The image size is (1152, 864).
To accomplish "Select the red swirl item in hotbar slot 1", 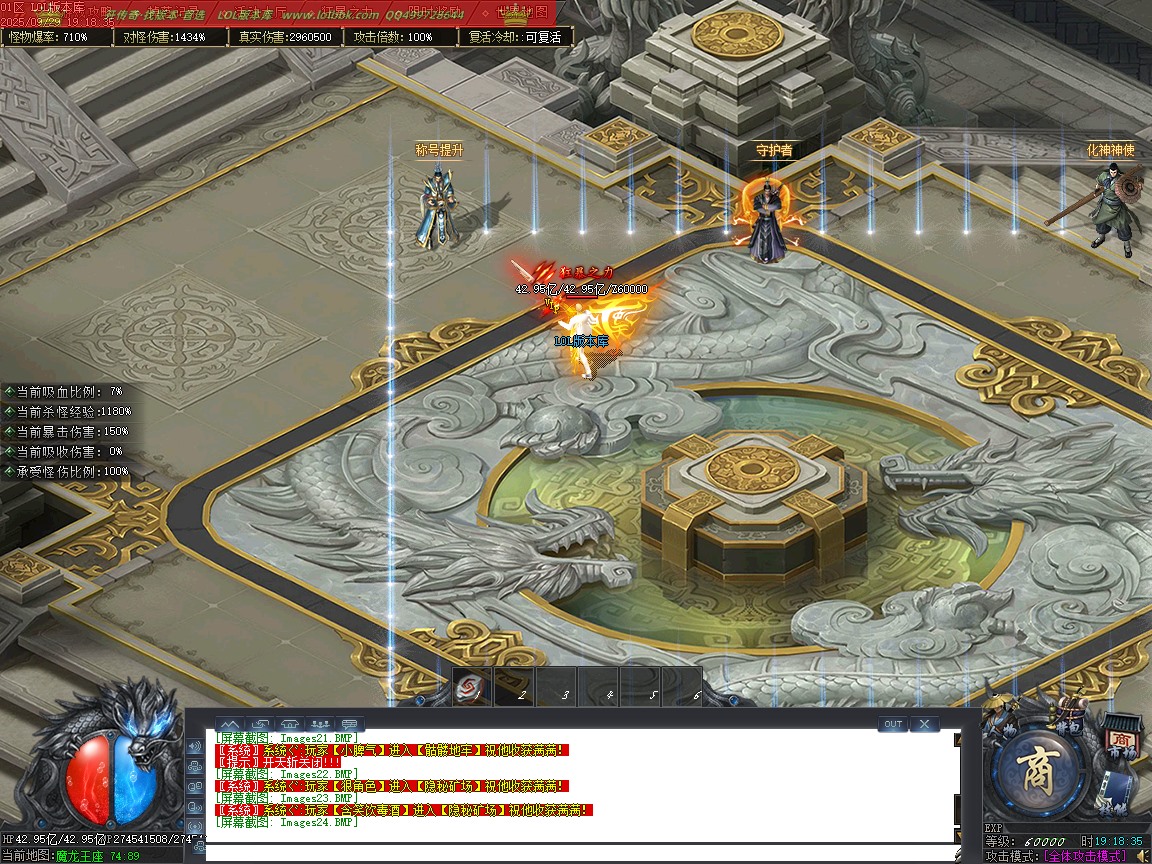I will pos(471,688).
